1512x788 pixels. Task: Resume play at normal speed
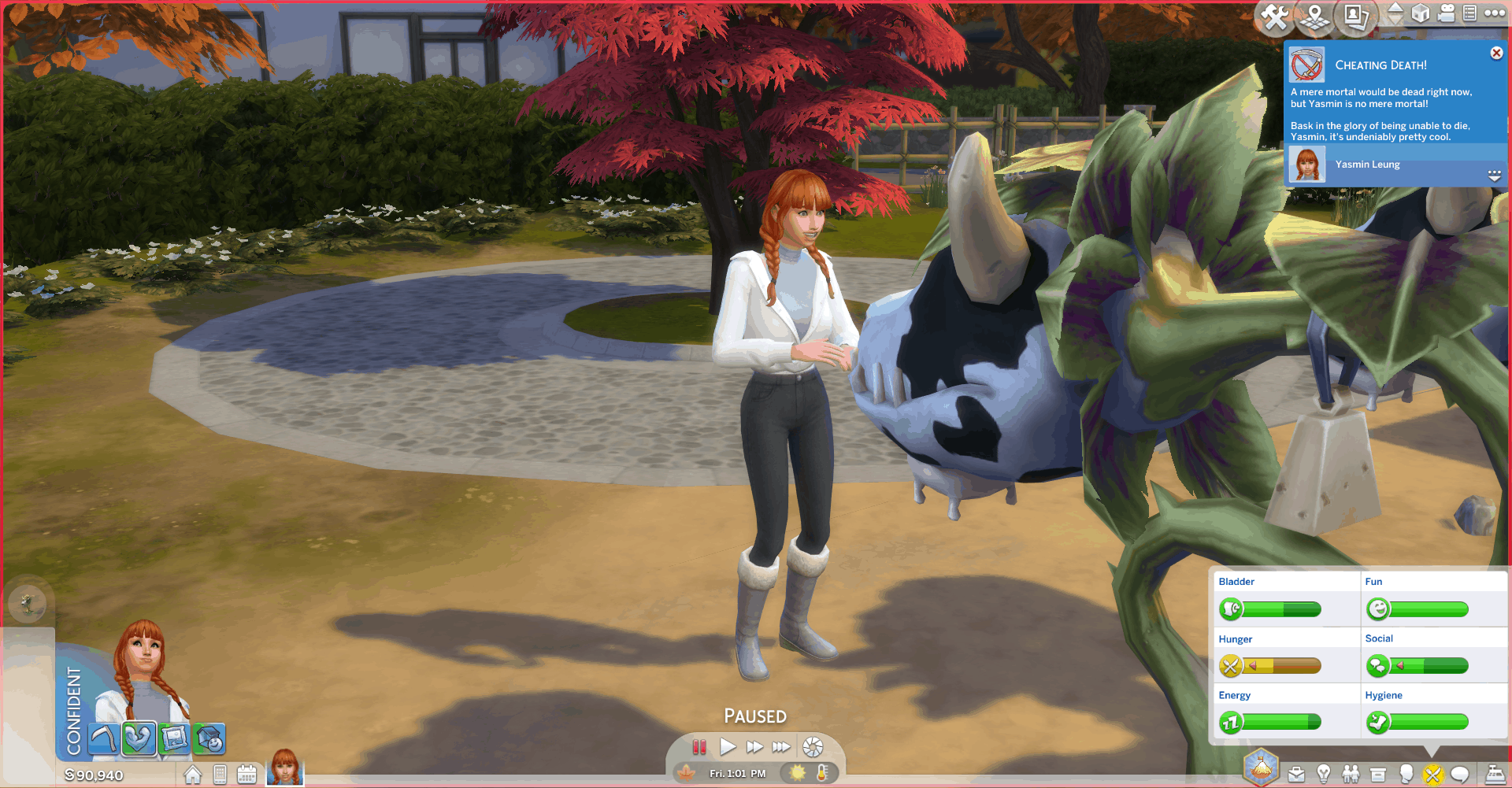(x=728, y=746)
